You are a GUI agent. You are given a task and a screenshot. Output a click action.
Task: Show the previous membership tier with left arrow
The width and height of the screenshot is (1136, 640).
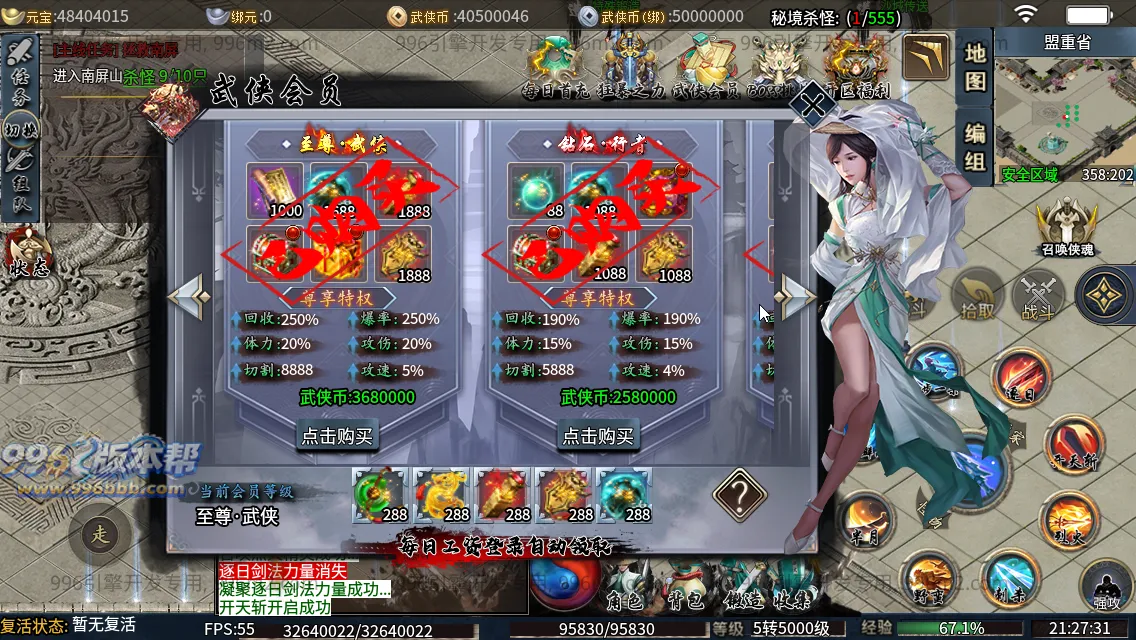(188, 295)
